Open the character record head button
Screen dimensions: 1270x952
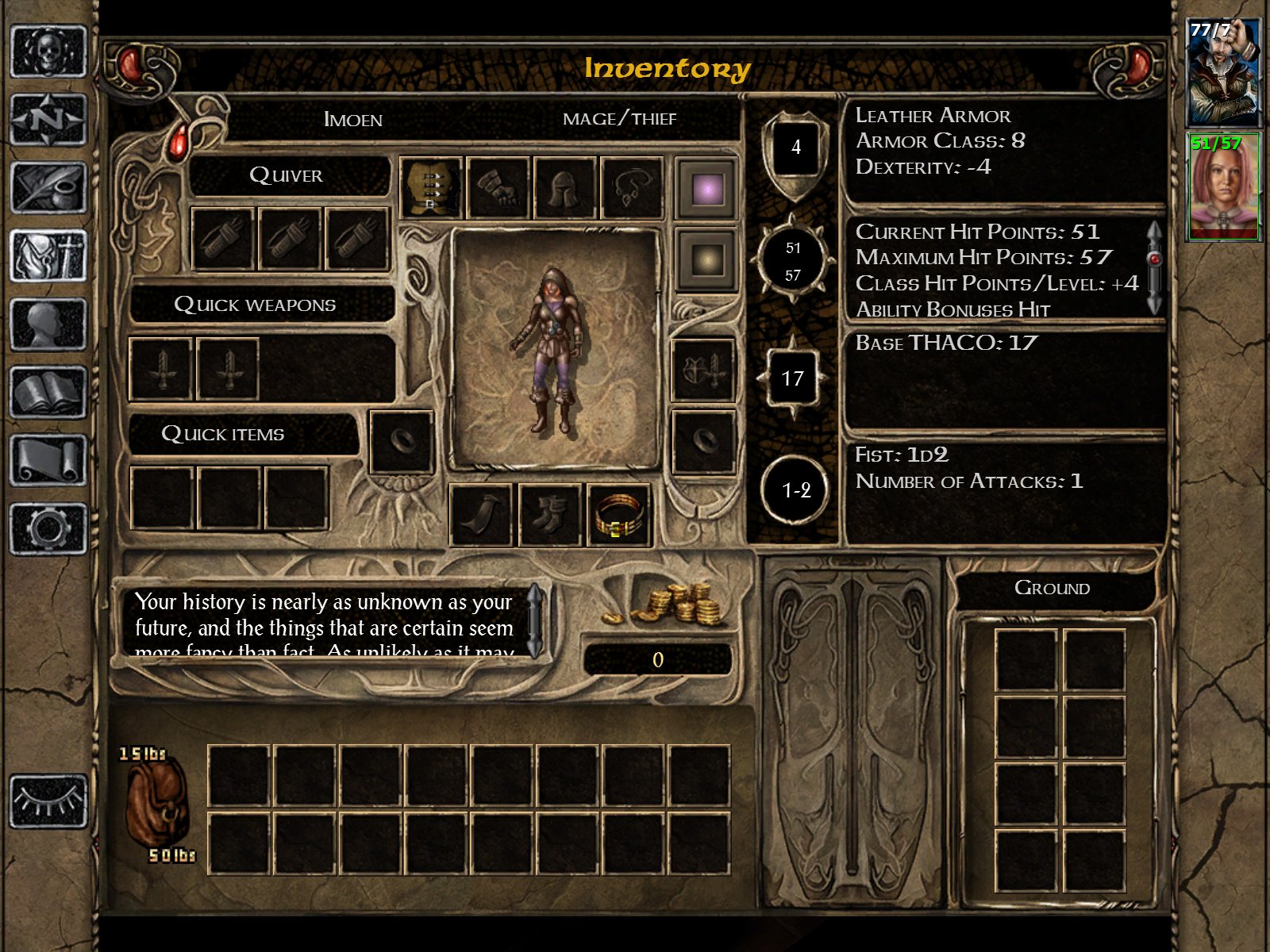tap(48, 324)
